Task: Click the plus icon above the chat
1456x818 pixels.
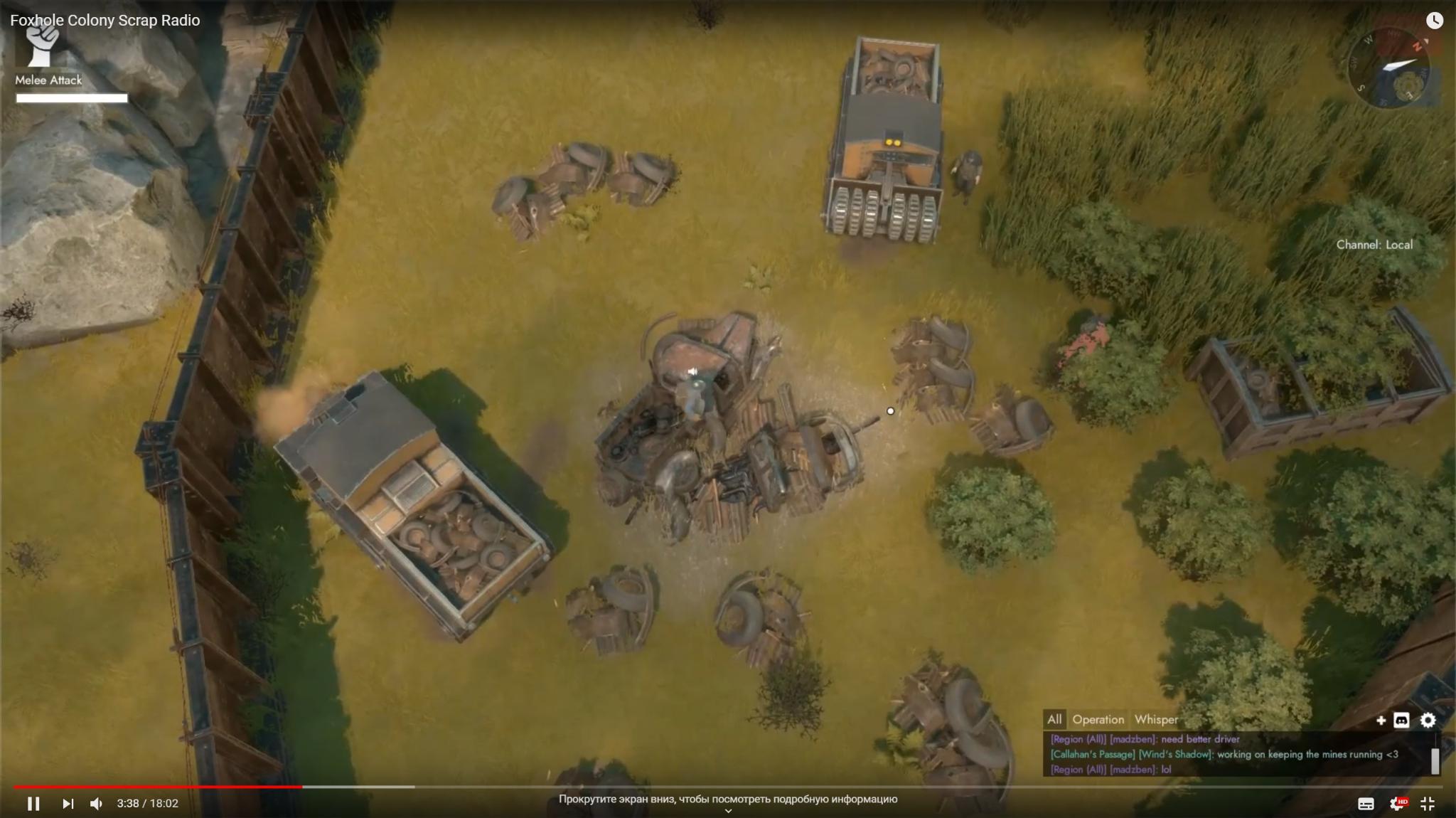Action: click(x=1381, y=721)
